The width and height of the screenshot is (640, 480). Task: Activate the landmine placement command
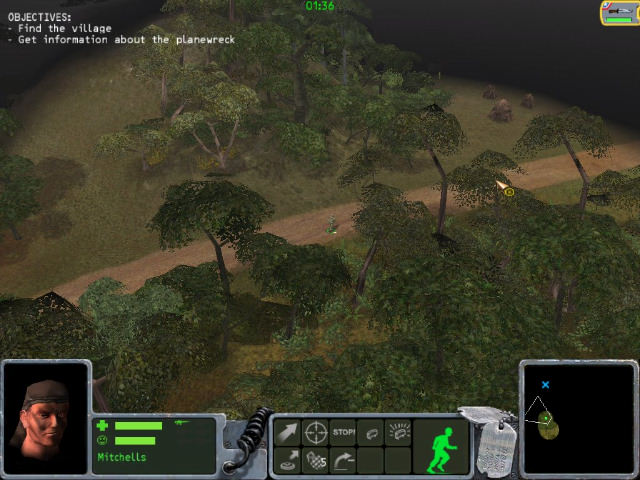pos(288,460)
